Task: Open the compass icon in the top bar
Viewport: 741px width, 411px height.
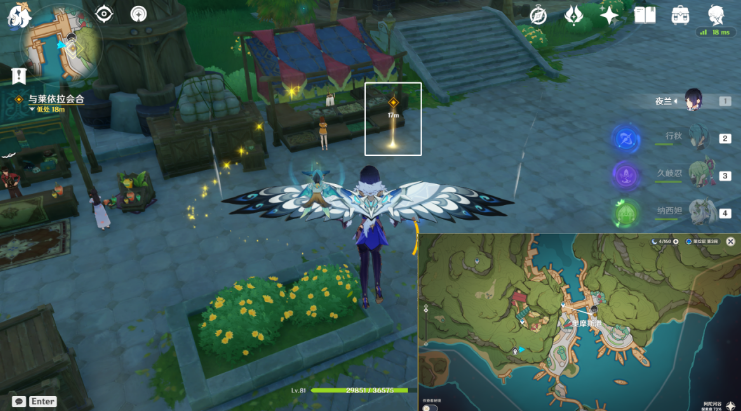Action: pyautogui.click(x=538, y=15)
